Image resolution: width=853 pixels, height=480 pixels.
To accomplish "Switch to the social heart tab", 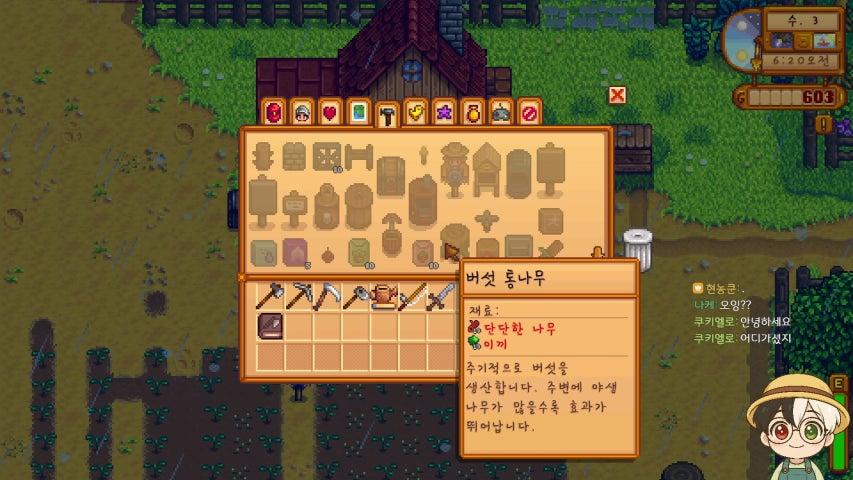I will click(330, 113).
